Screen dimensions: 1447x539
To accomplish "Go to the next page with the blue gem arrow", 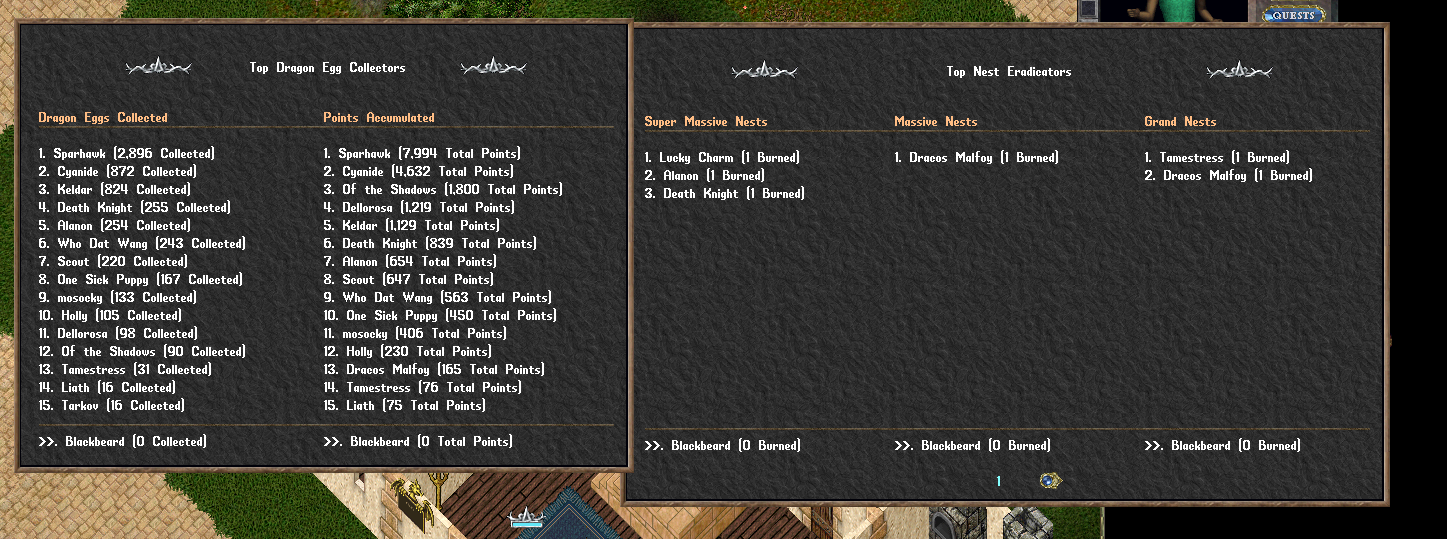I will tap(1049, 481).
